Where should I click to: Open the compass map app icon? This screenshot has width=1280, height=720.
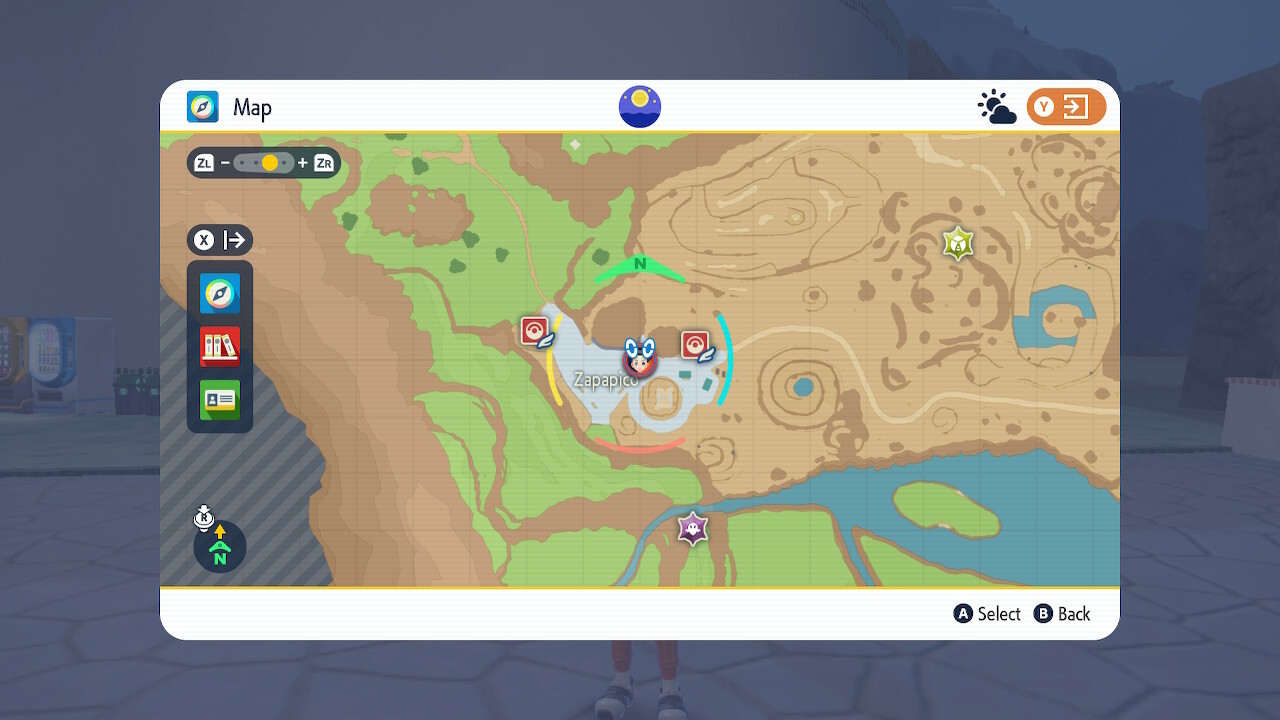[220, 294]
